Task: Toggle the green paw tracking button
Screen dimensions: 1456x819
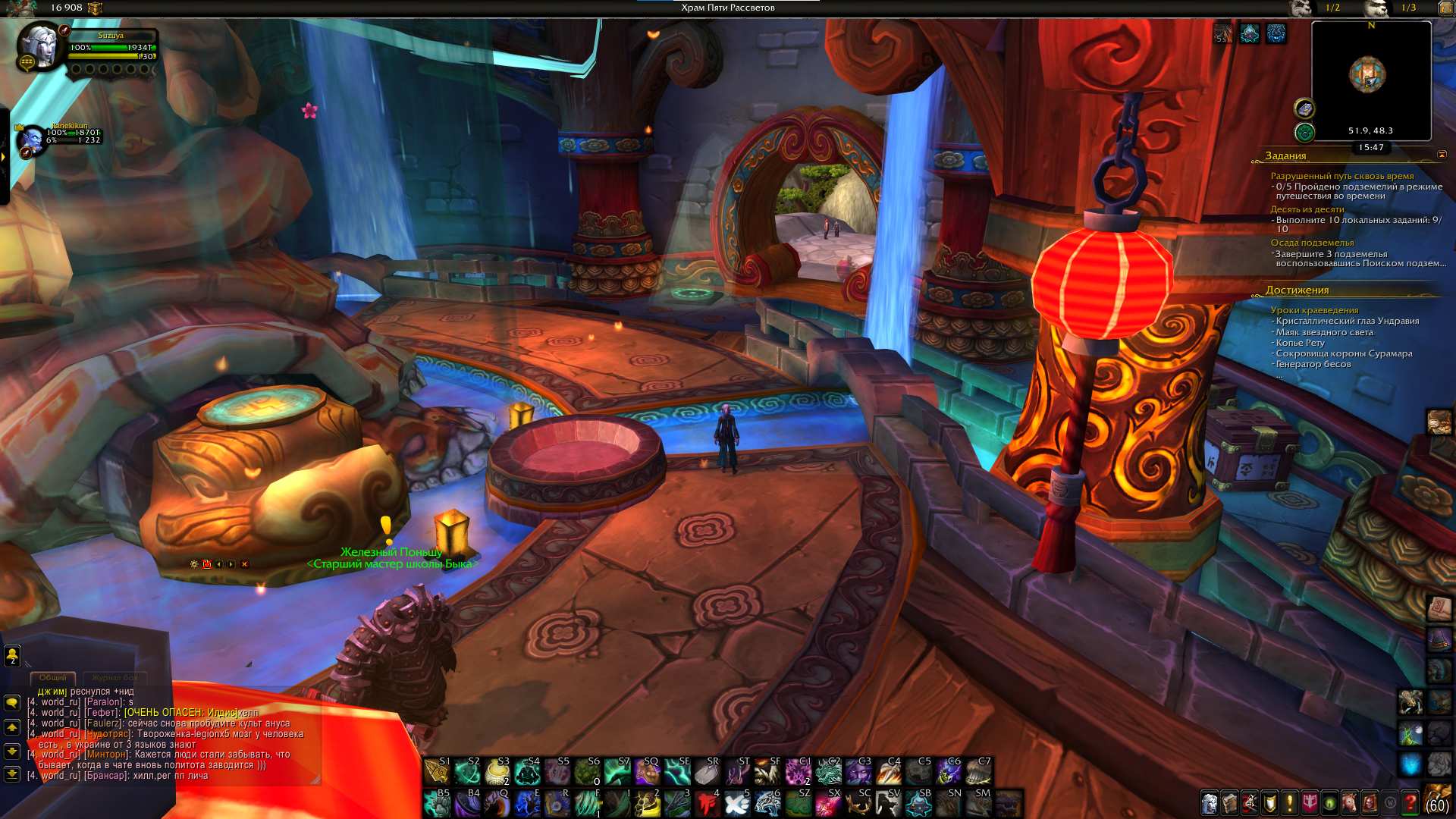Action: pyautogui.click(x=1304, y=133)
